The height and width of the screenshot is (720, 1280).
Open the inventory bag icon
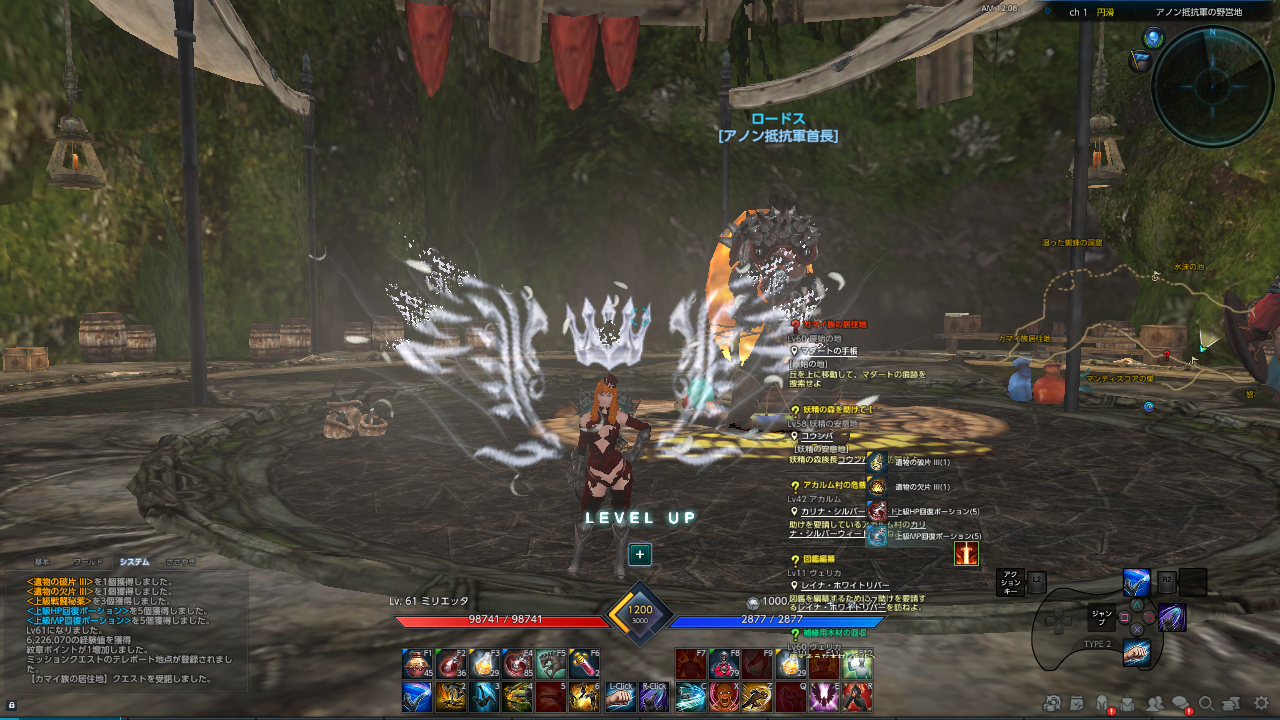pos(1127,703)
